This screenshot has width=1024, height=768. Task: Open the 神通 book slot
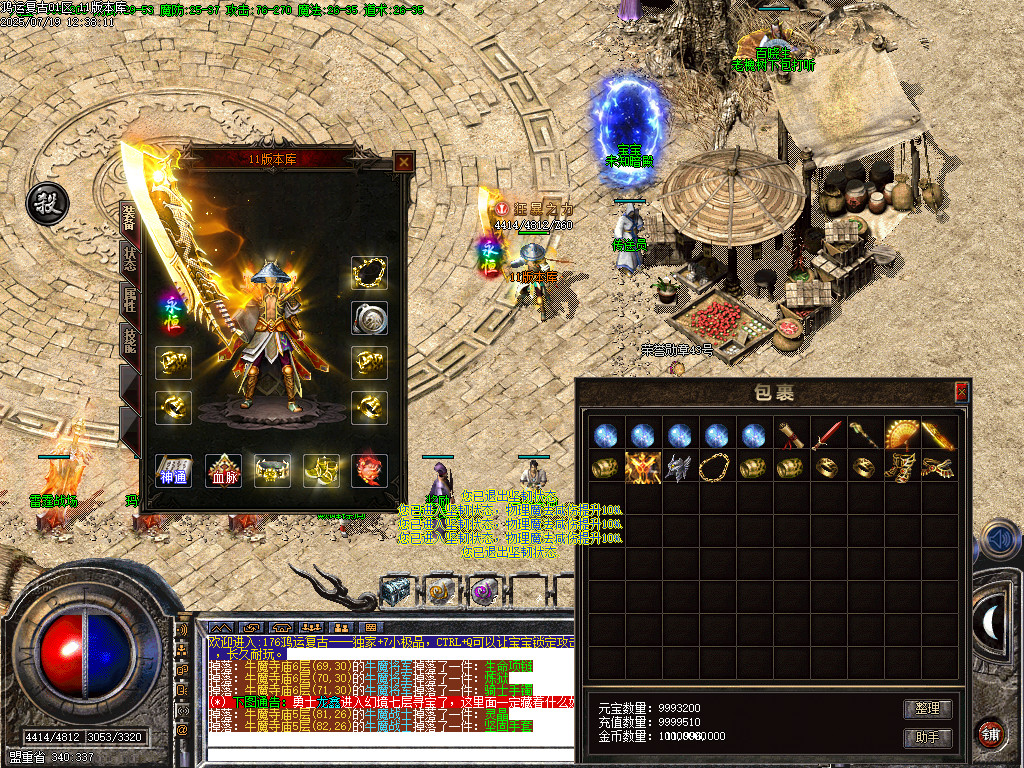pos(173,470)
